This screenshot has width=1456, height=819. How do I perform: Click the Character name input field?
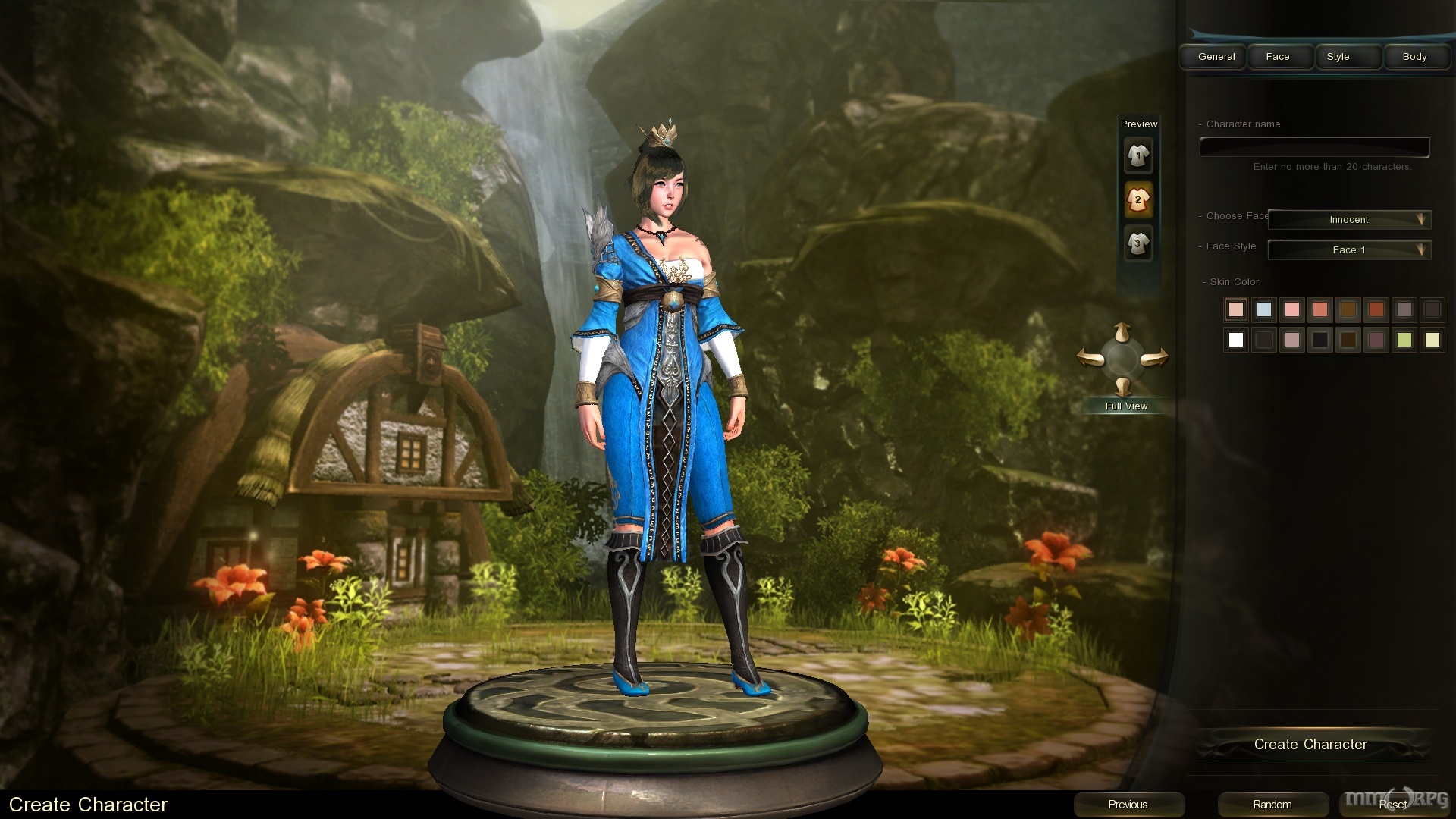tap(1314, 147)
